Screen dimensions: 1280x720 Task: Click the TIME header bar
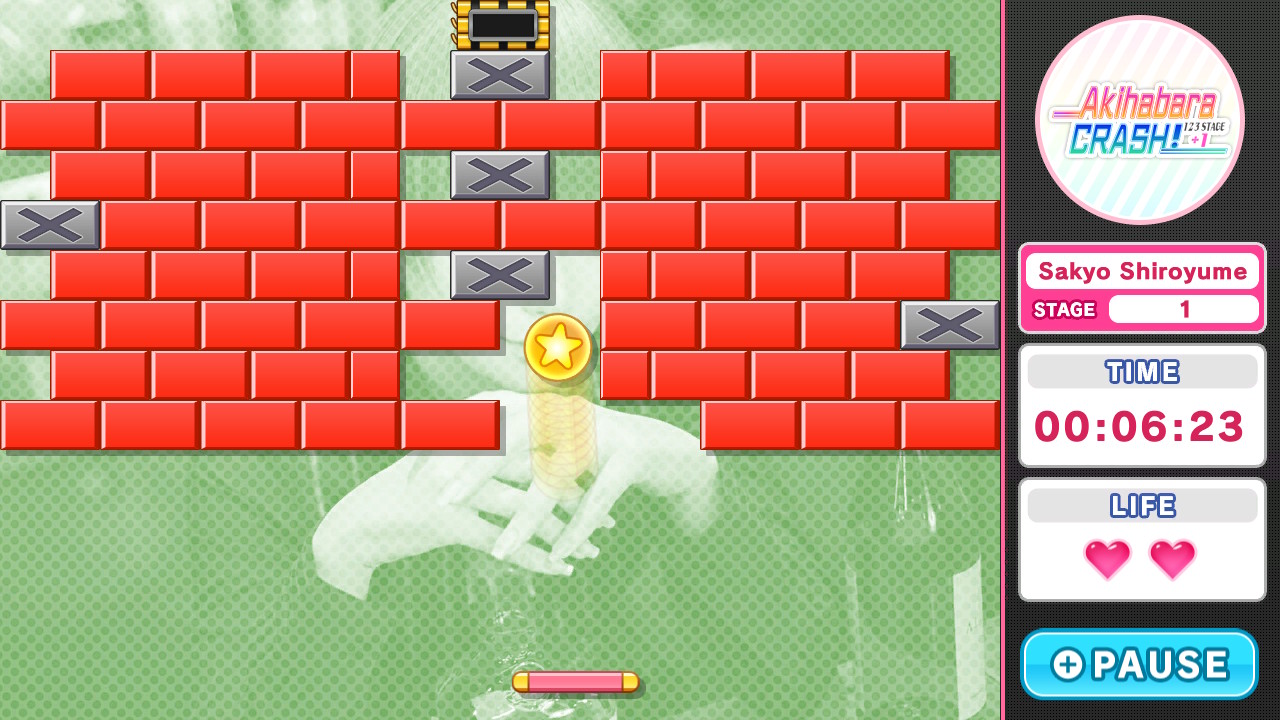pyautogui.click(x=1141, y=371)
